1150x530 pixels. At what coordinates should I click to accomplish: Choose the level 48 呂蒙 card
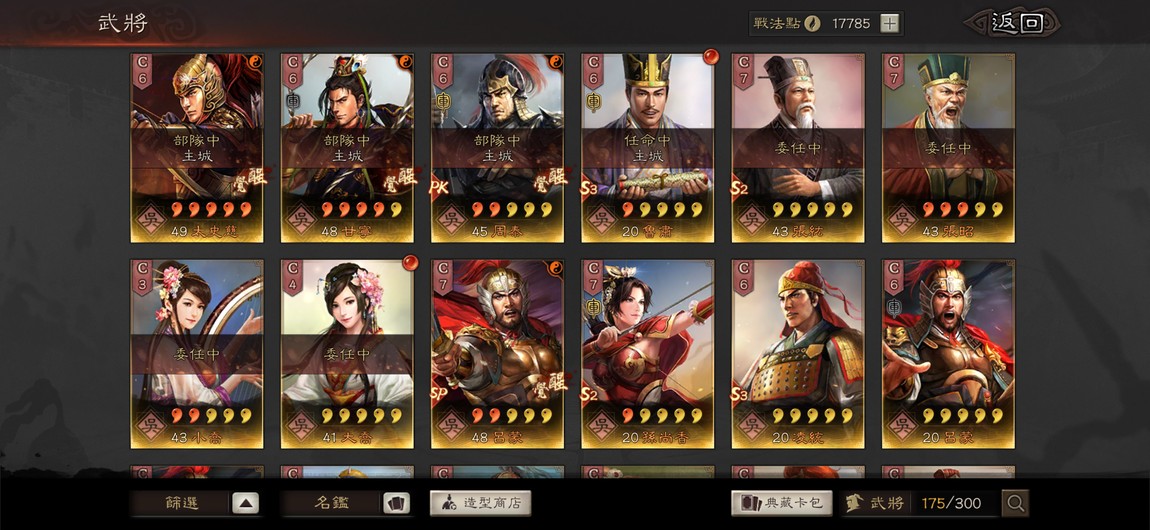(497, 354)
